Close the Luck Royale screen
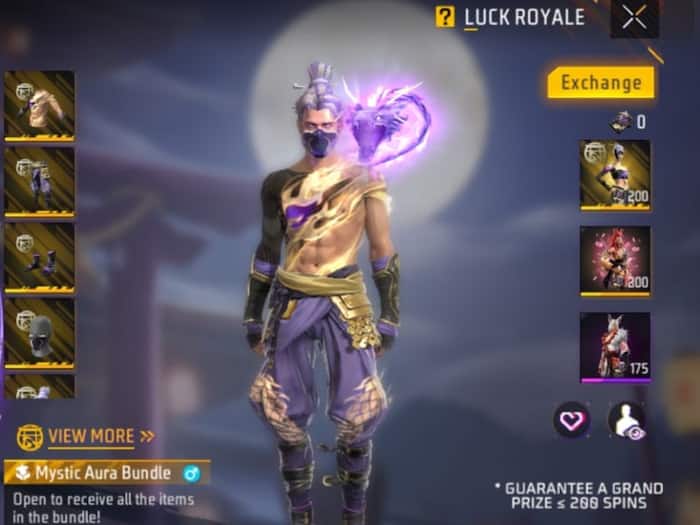The image size is (700, 525). click(x=634, y=17)
